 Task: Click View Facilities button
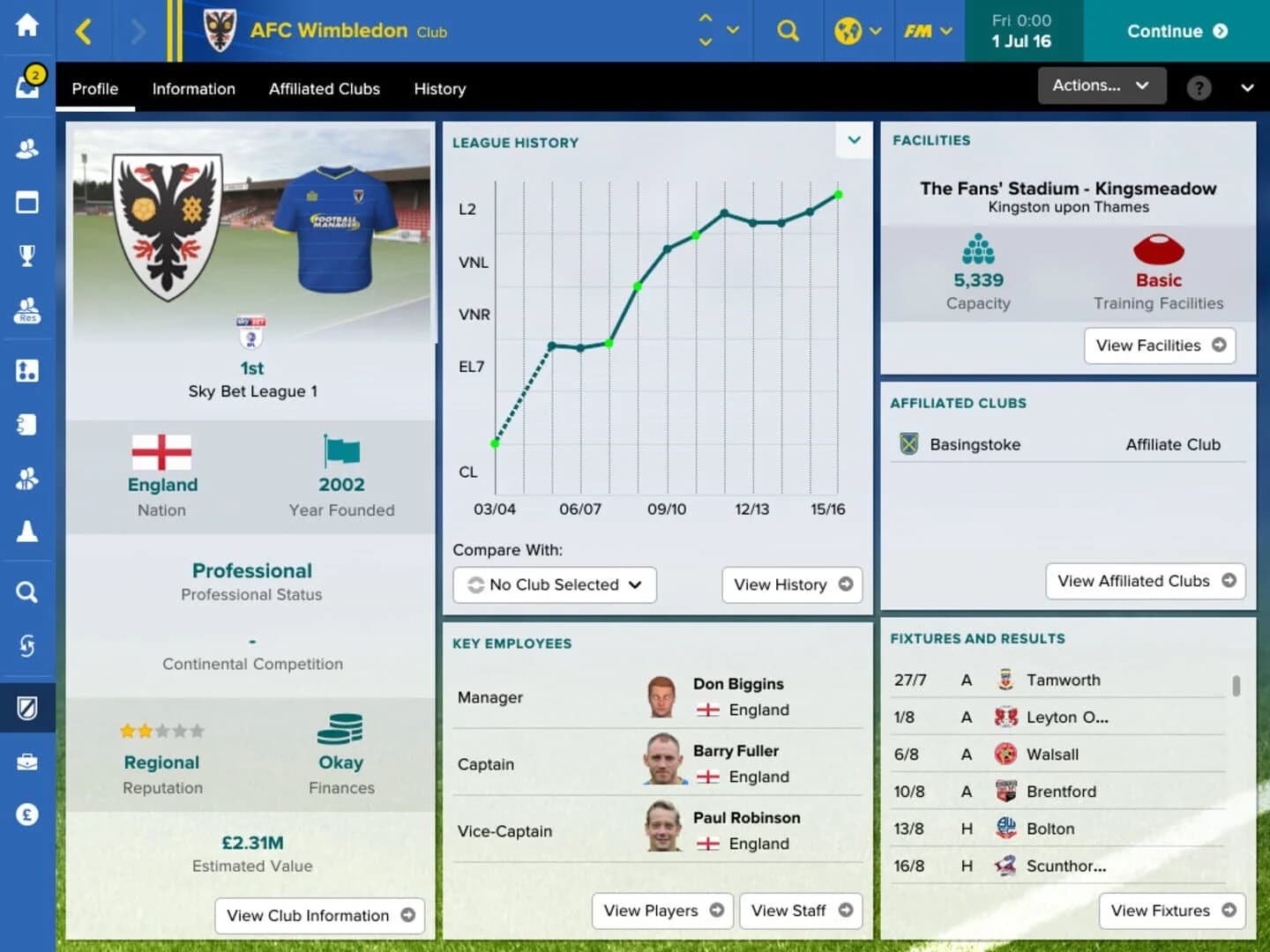tap(1159, 346)
